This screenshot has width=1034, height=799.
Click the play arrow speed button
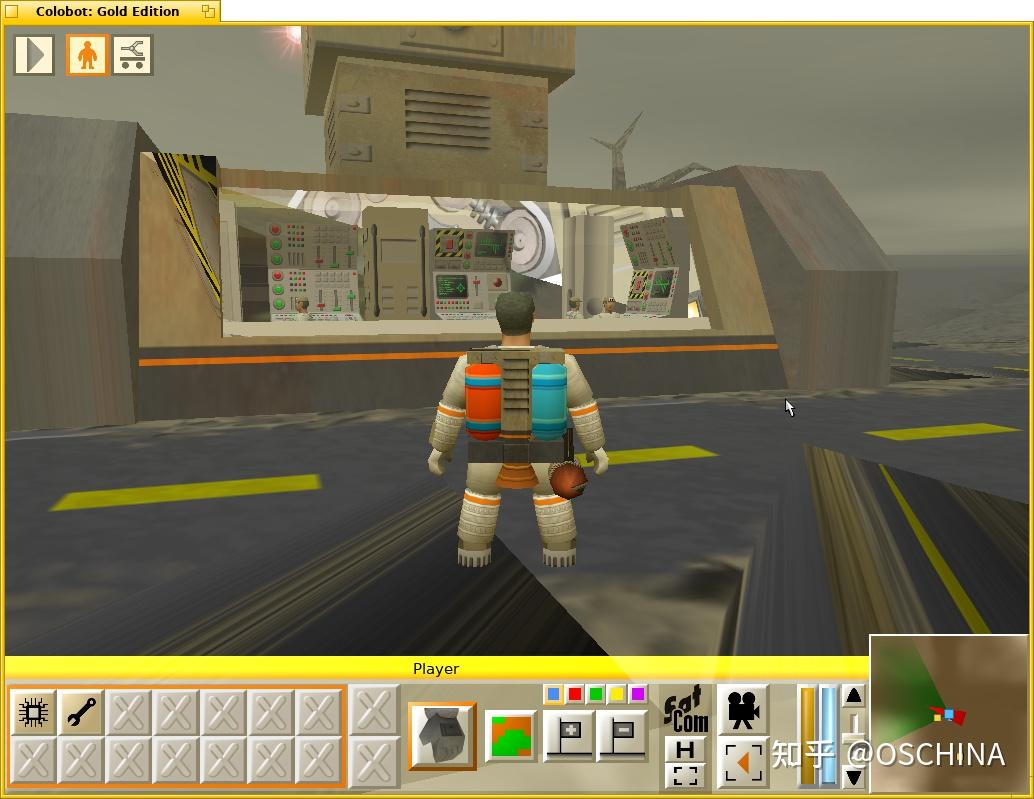[x=34, y=55]
